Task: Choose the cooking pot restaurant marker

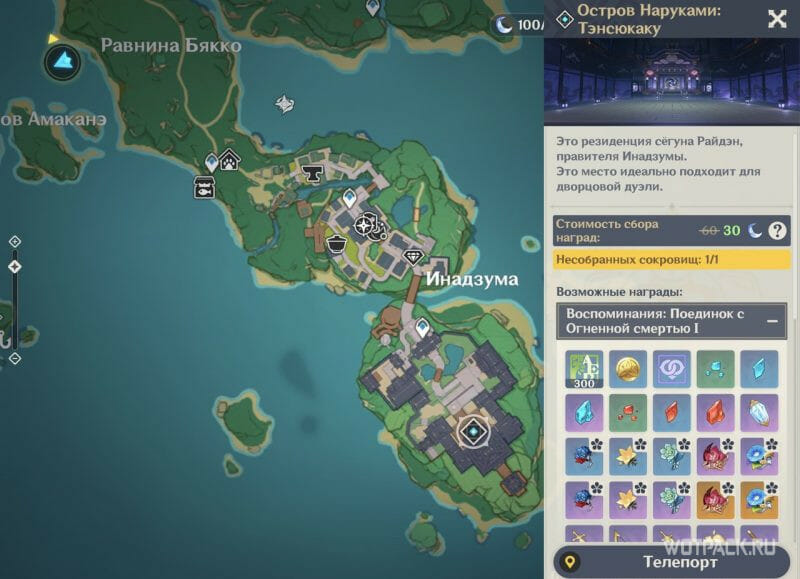Action: click(x=337, y=245)
